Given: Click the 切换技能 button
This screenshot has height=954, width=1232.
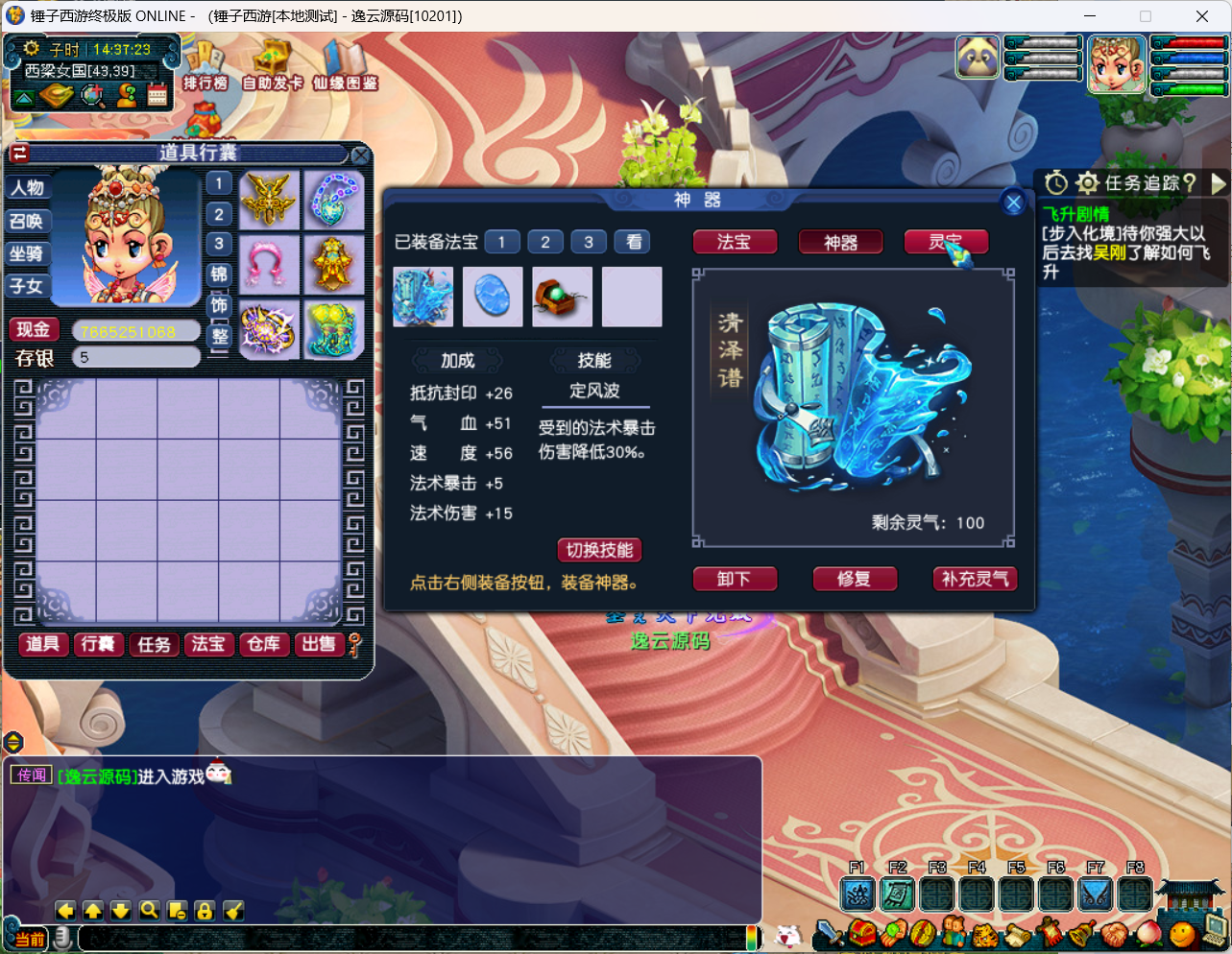Looking at the screenshot, I should (x=600, y=550).
